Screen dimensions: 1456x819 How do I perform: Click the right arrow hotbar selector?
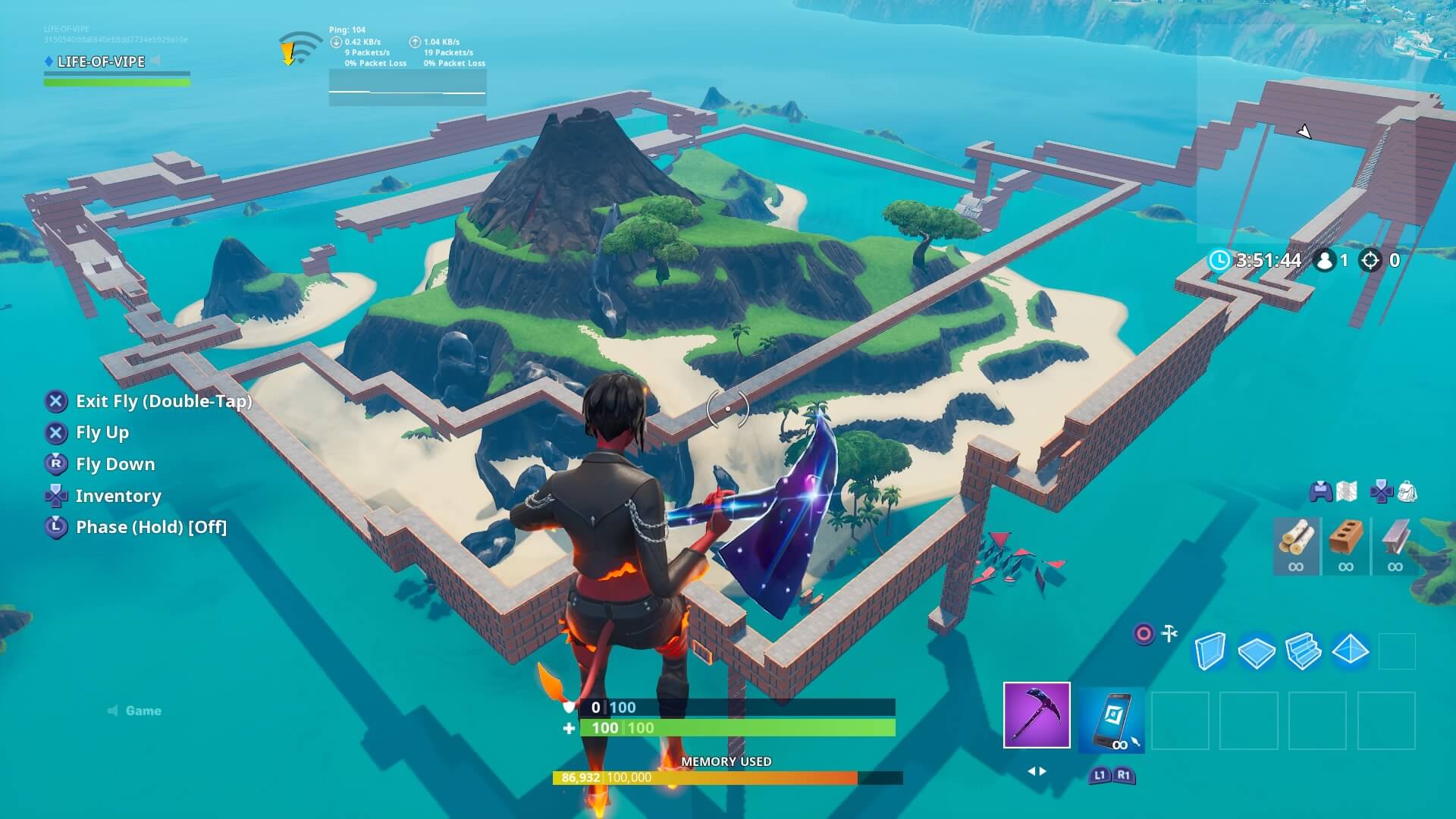coord(1043,770)
